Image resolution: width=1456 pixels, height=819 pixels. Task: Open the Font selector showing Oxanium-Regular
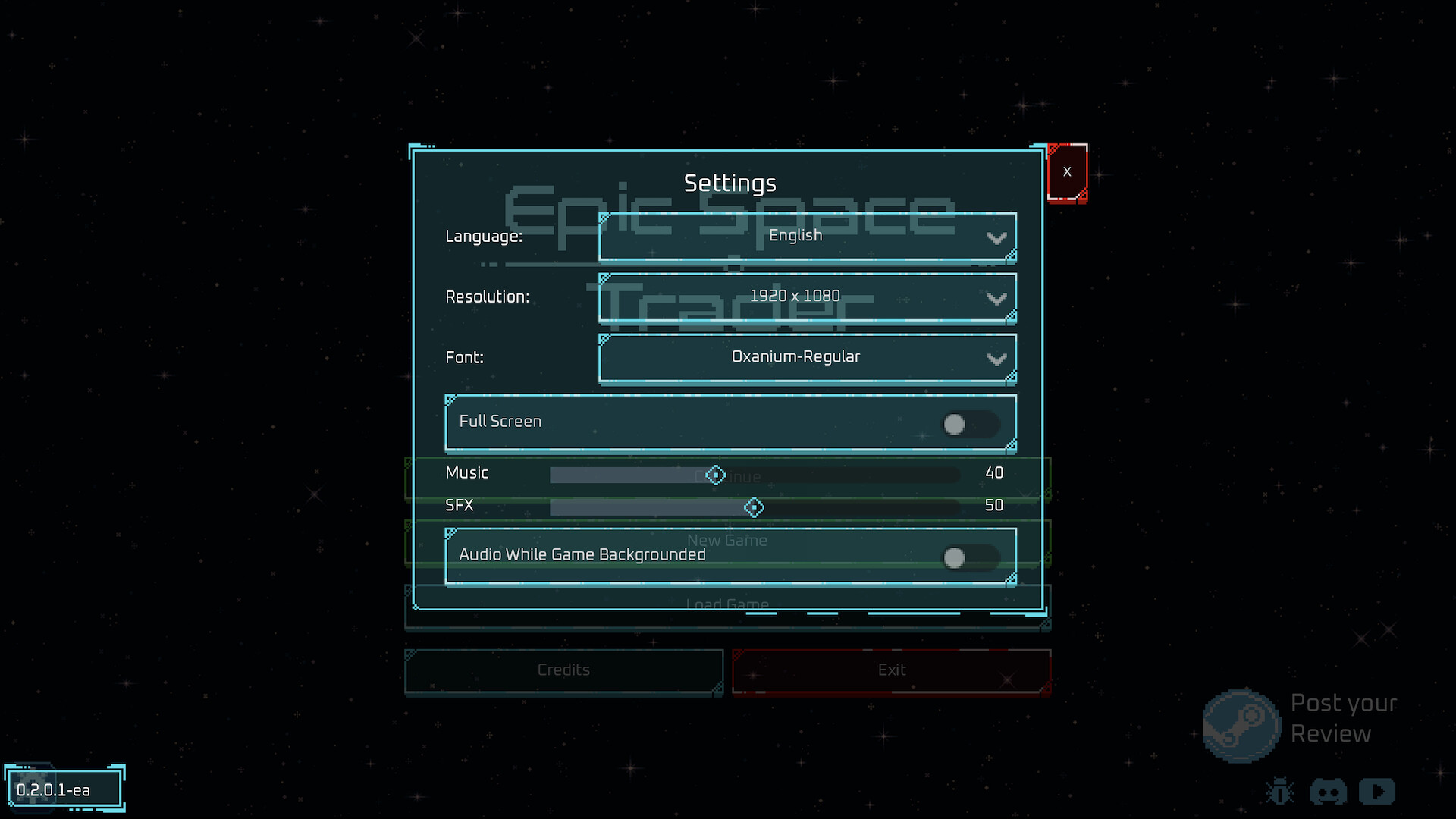pos(807,358)
